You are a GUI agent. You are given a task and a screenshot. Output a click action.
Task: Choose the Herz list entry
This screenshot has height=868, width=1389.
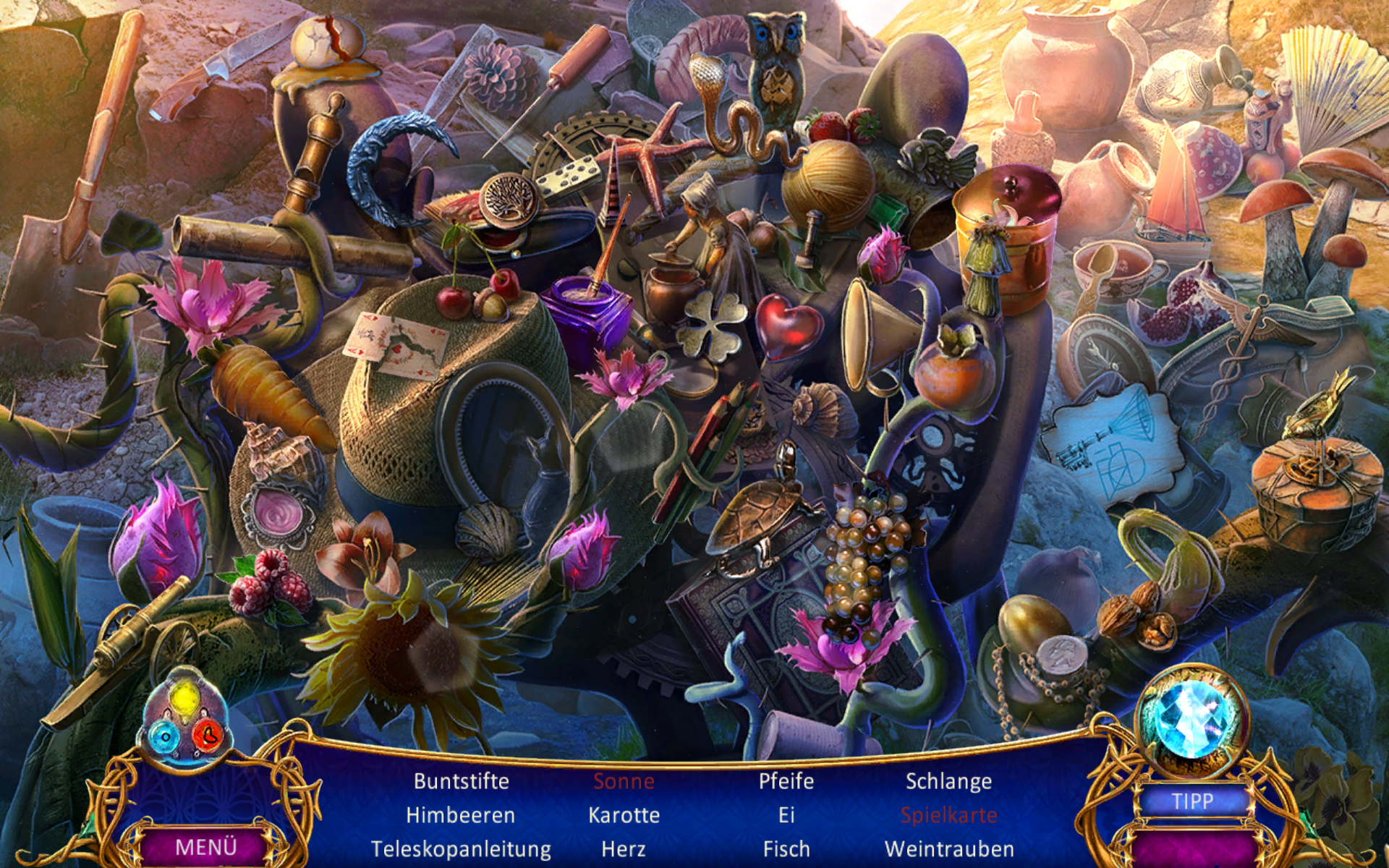[624, 848]
